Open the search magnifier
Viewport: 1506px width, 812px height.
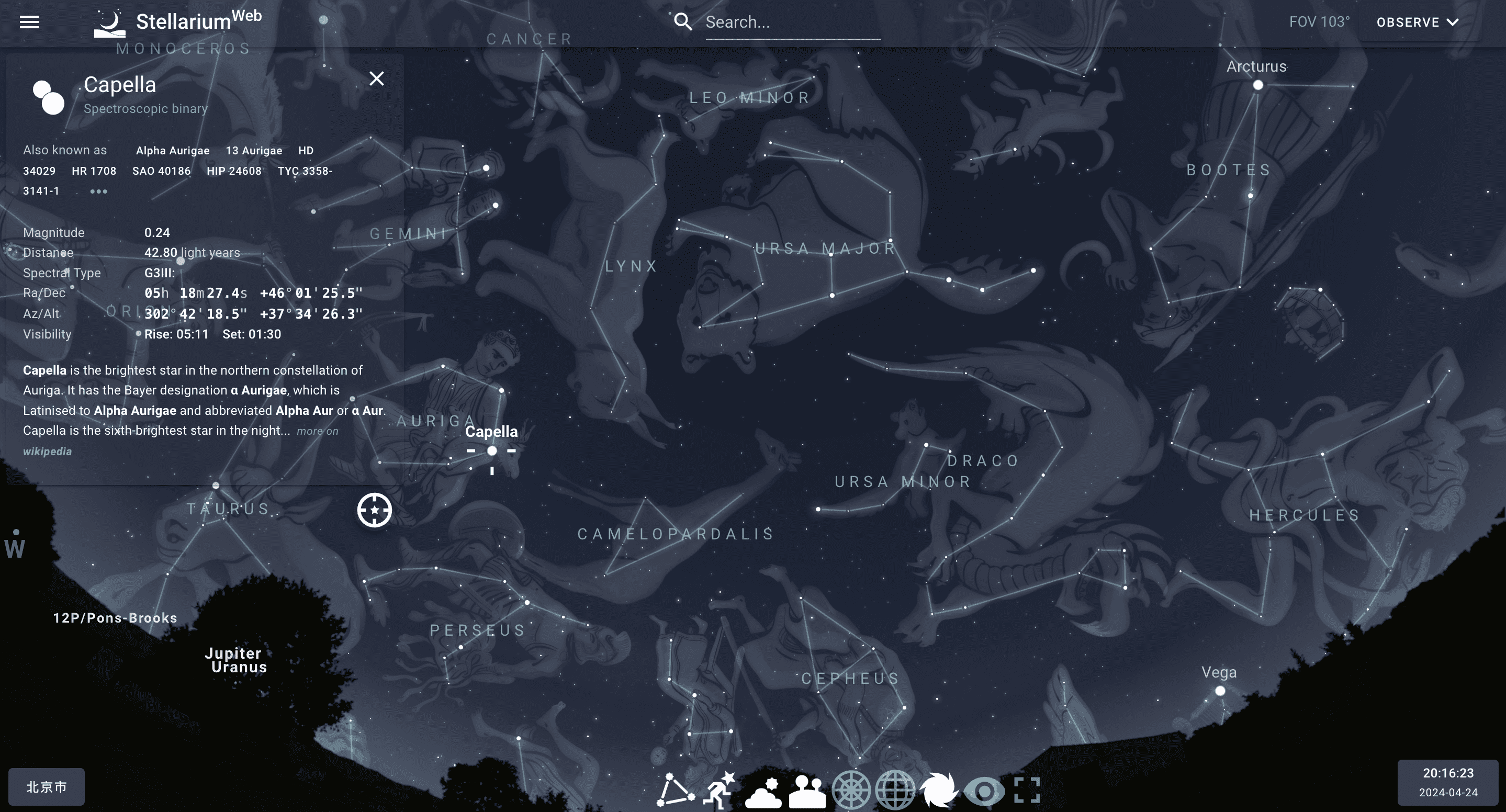pyautogui.click(x=683, y=21)
